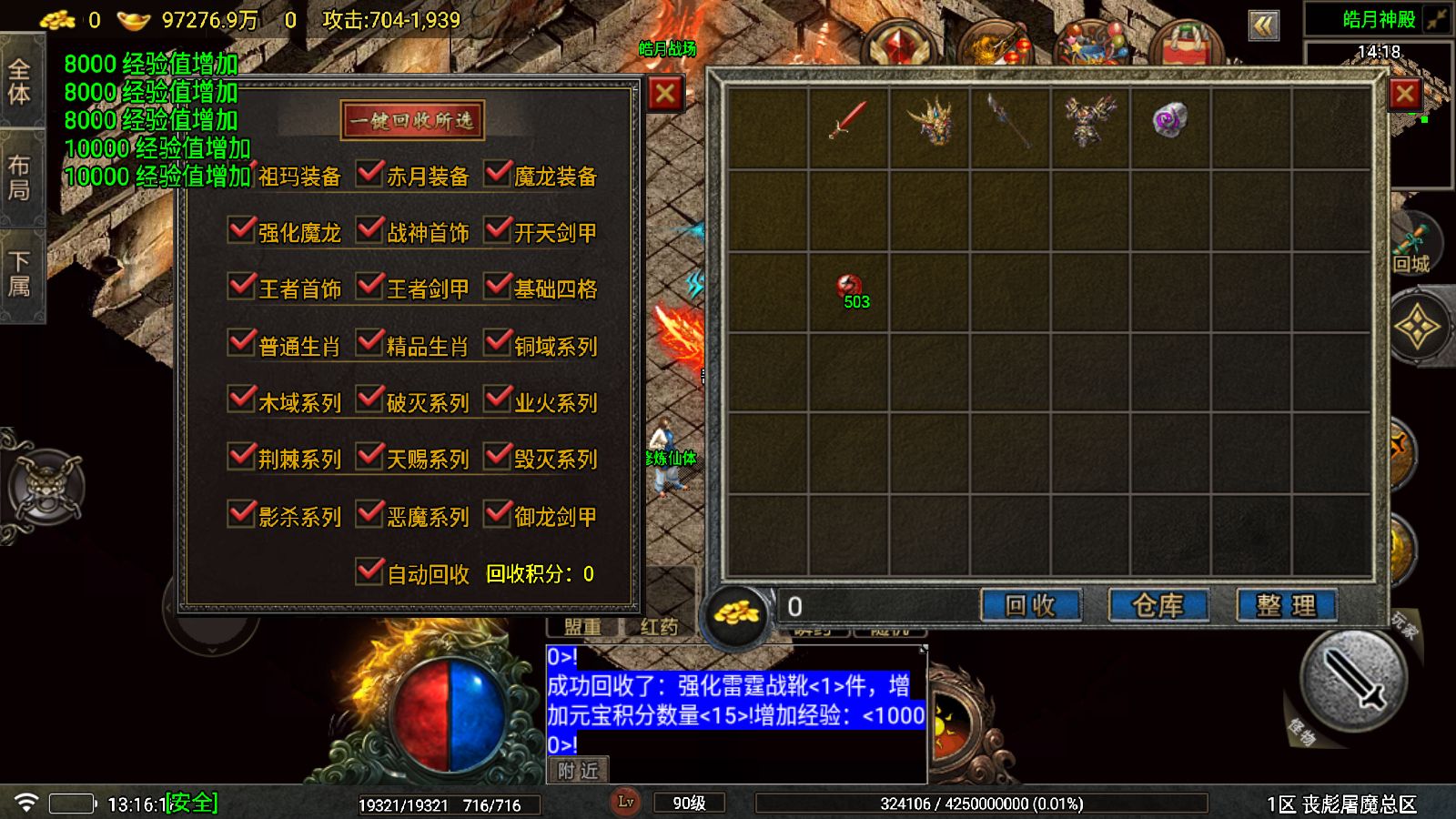This screenshot has width=1456, height=819.
Task: Close the inventory bag window
Action: point(1404,93)
